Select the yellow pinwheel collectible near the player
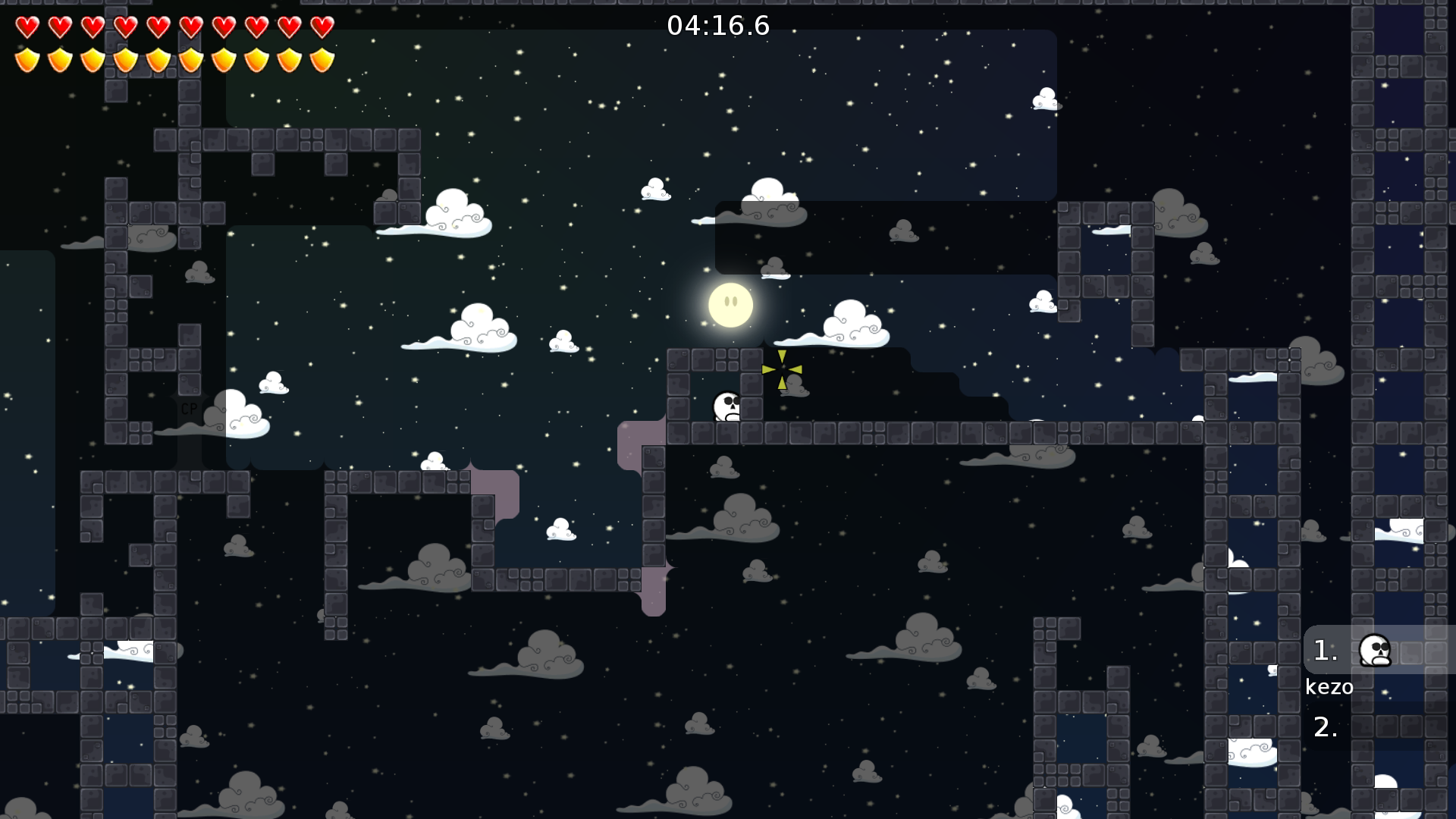The width and height of the screenshot is (1456, 819). [x=782, y=369]
